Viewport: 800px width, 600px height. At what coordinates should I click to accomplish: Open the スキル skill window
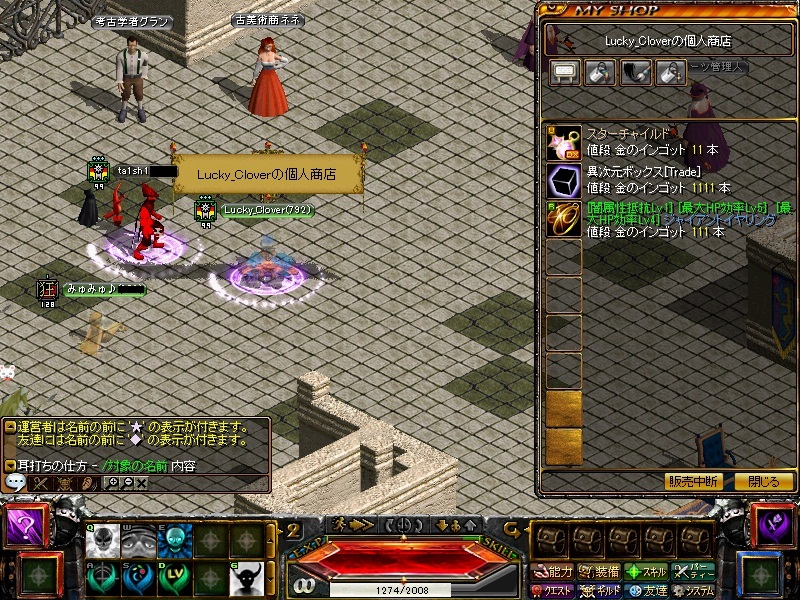point(647,572)
